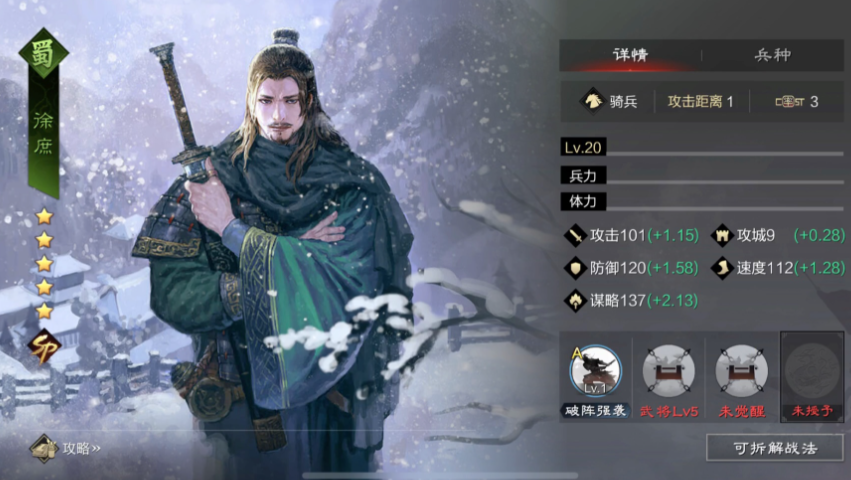Select the 破阵强袭 skill slot
Viewport: 851px width, 480px height.
coord(595,371)
